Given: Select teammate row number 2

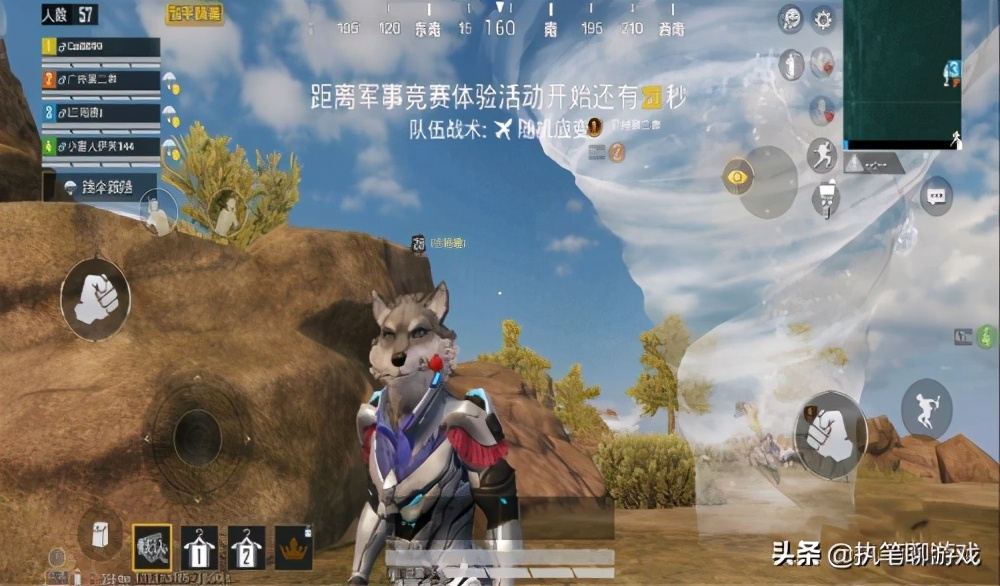Looking at the screenshot, I should [101, 80].
